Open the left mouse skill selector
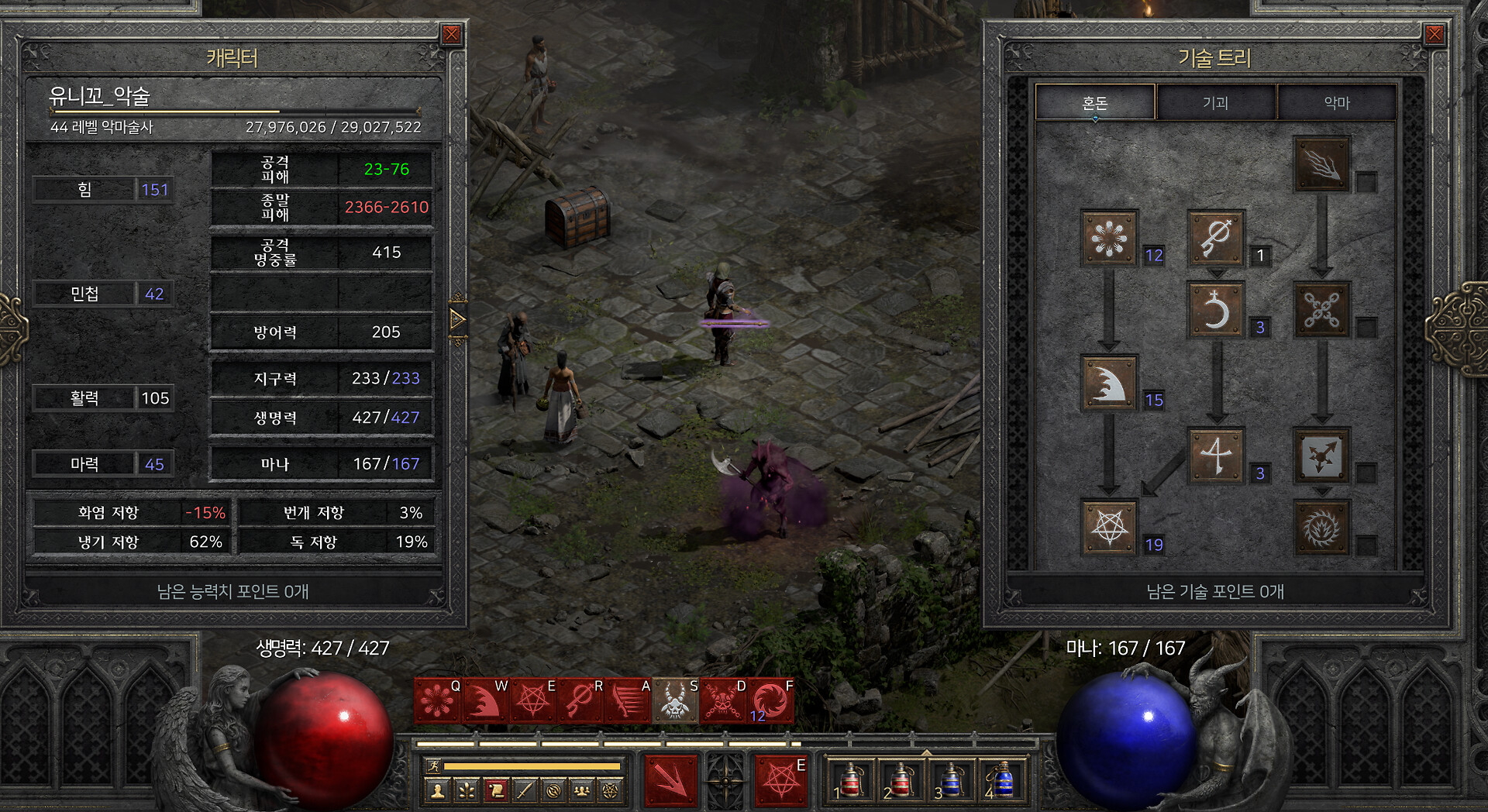This screenshot has height=812, width=1488. tap(671, 780)
